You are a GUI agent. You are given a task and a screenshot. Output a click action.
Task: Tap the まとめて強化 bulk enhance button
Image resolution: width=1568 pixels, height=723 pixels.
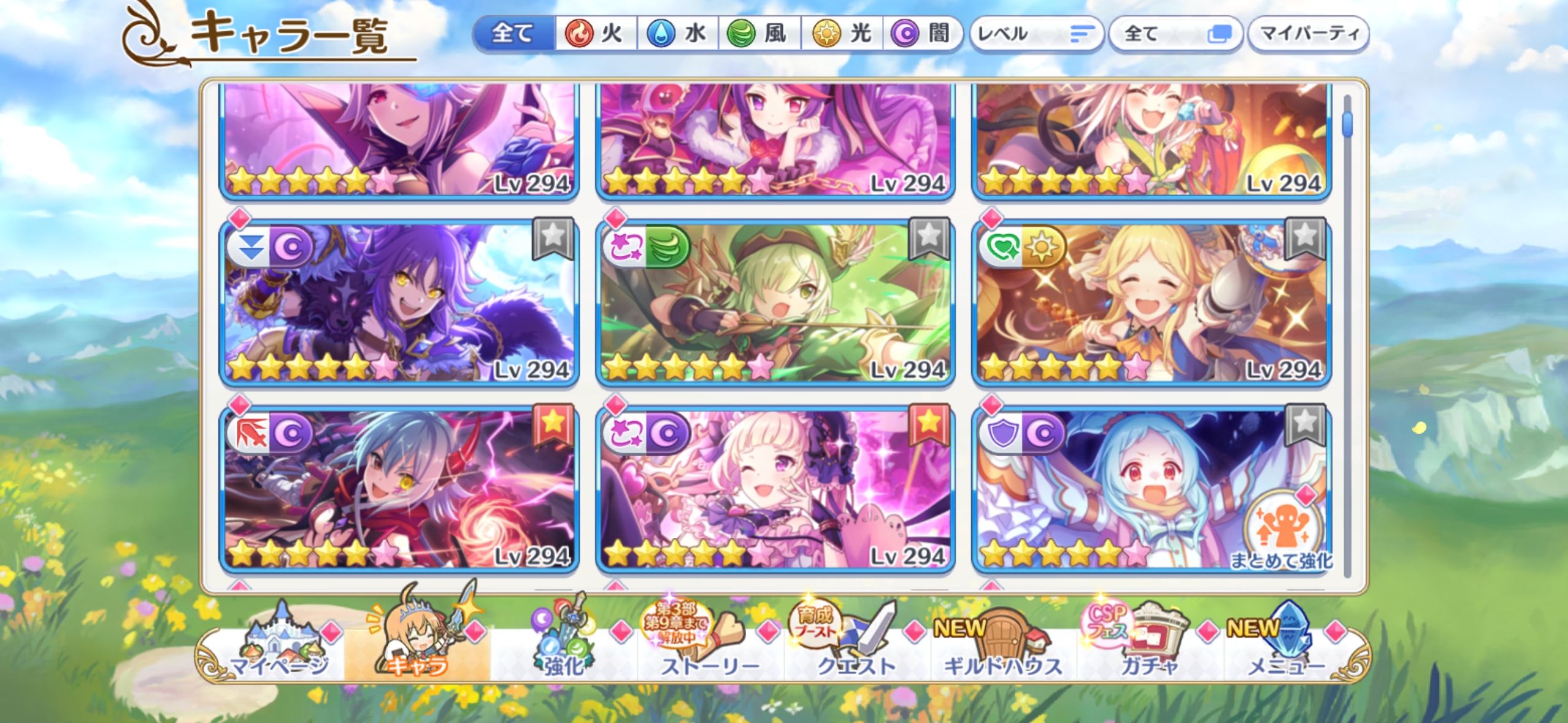[1281, 534]
